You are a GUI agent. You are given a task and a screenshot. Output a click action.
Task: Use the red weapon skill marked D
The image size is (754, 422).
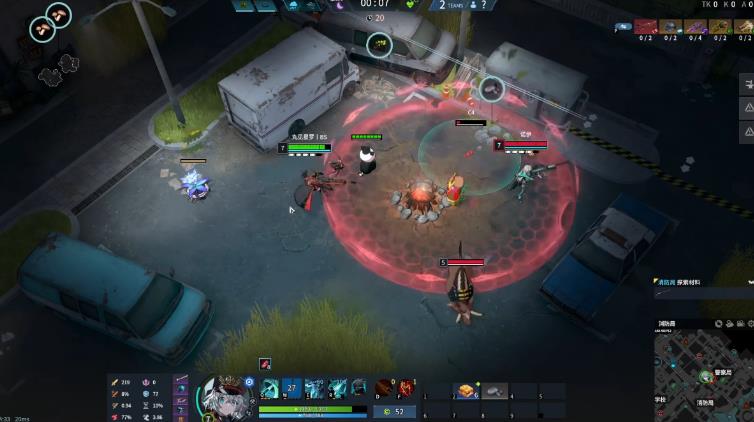pyautogui.click(x=384, y=388)
